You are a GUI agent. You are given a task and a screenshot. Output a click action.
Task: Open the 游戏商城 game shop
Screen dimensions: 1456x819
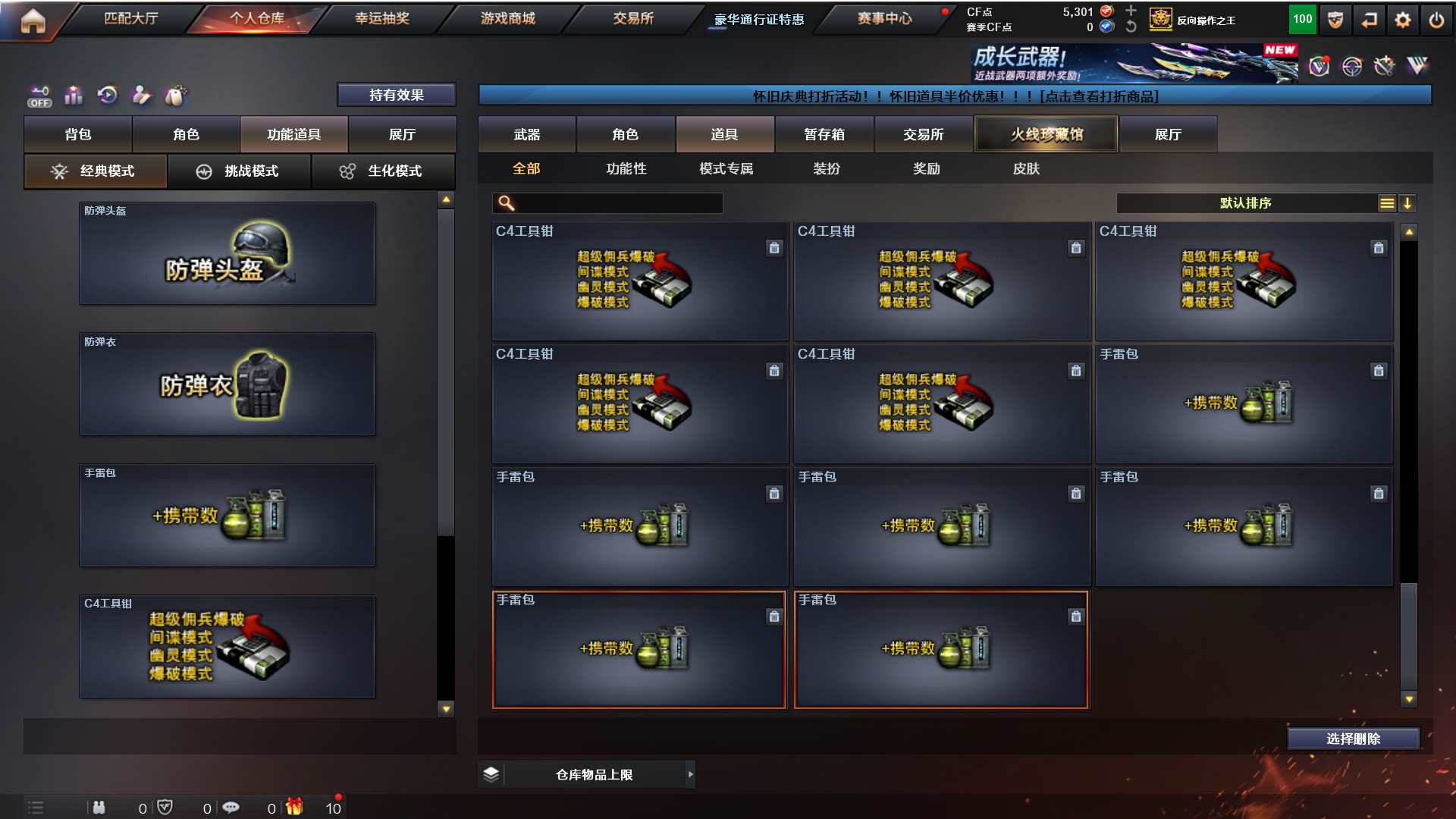point(508,18)
